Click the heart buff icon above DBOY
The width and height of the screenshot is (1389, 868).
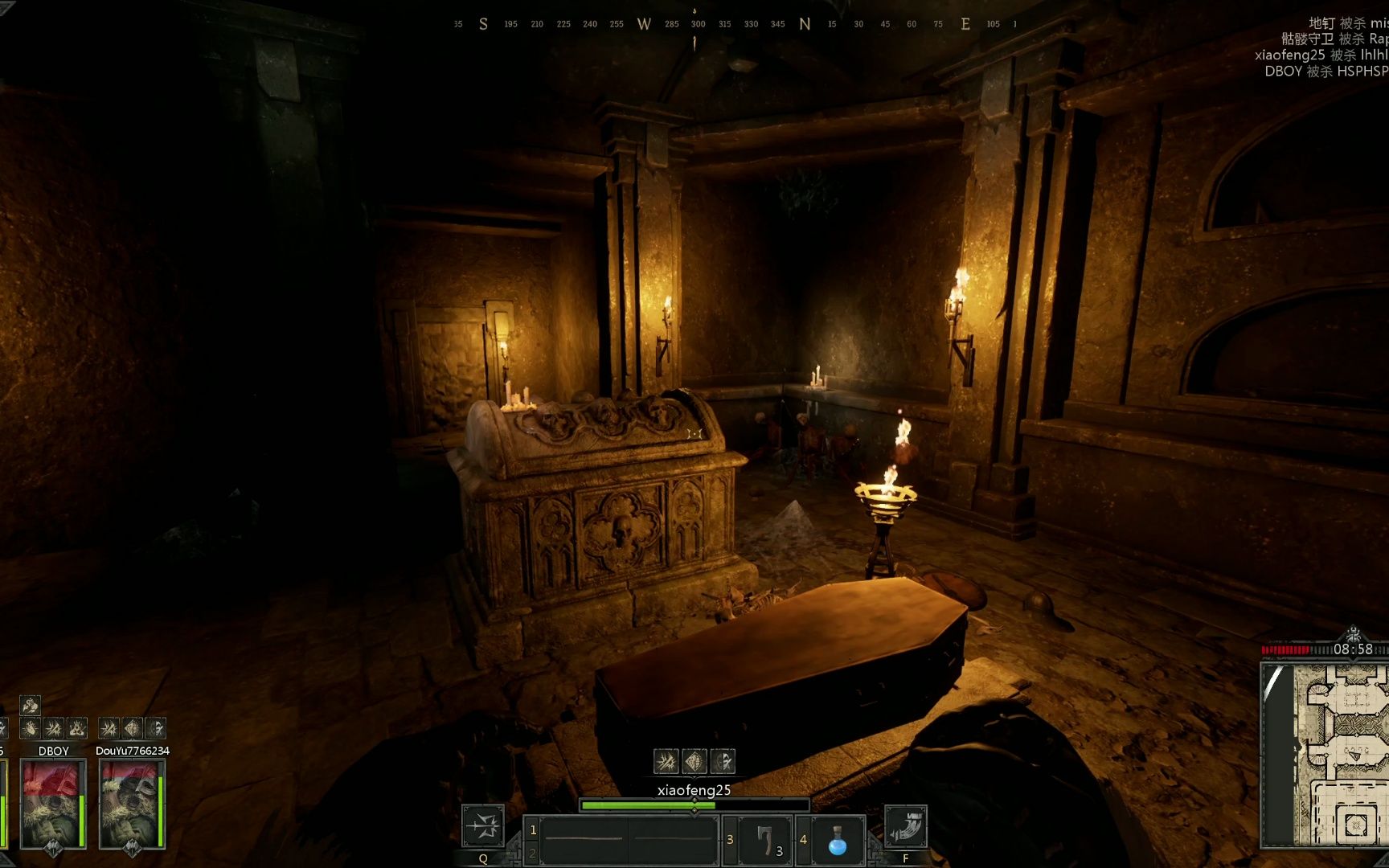pyautogui.click(x=31, y=729)
